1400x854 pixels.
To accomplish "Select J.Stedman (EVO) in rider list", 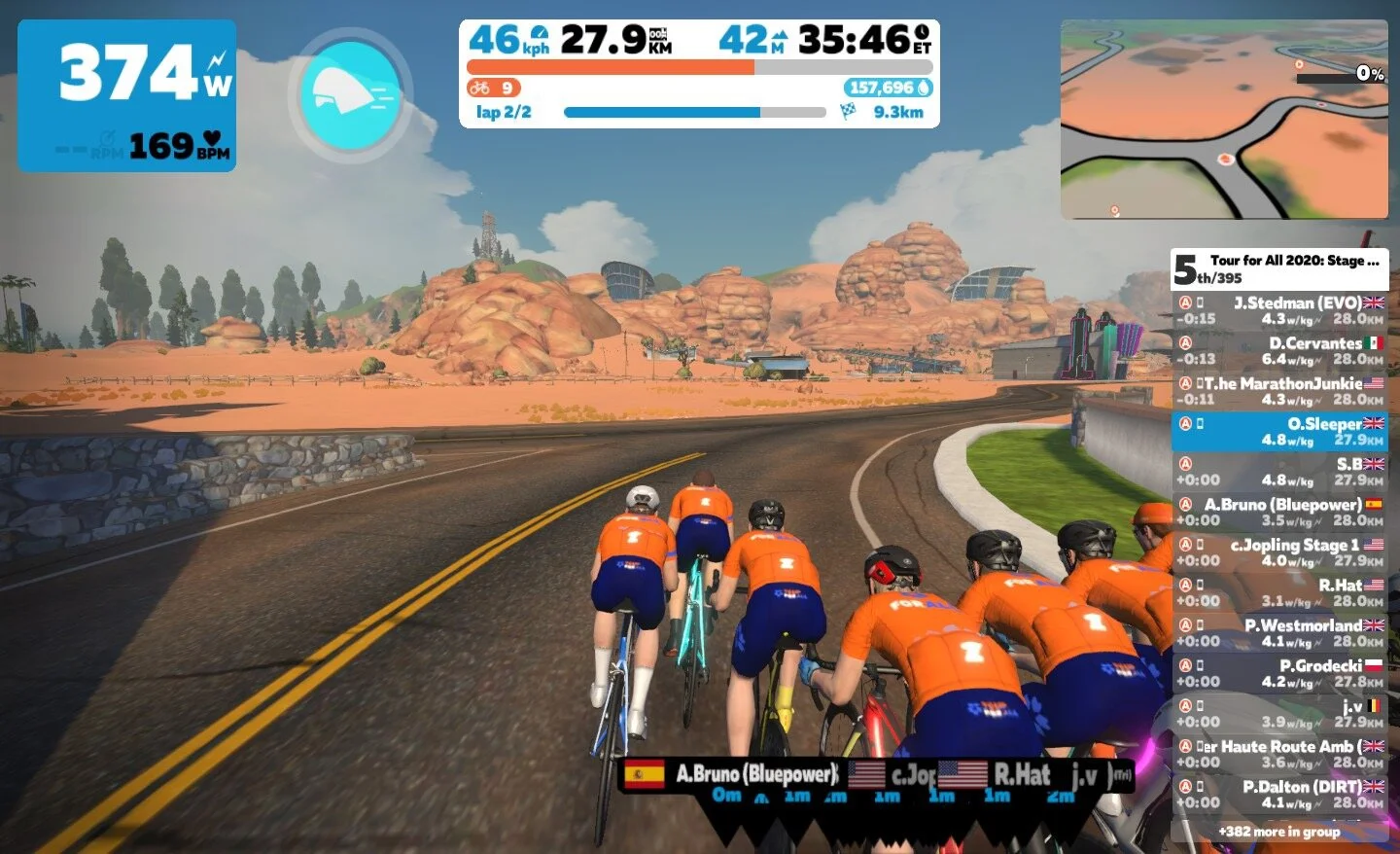I will click(x=1279, y=310).
